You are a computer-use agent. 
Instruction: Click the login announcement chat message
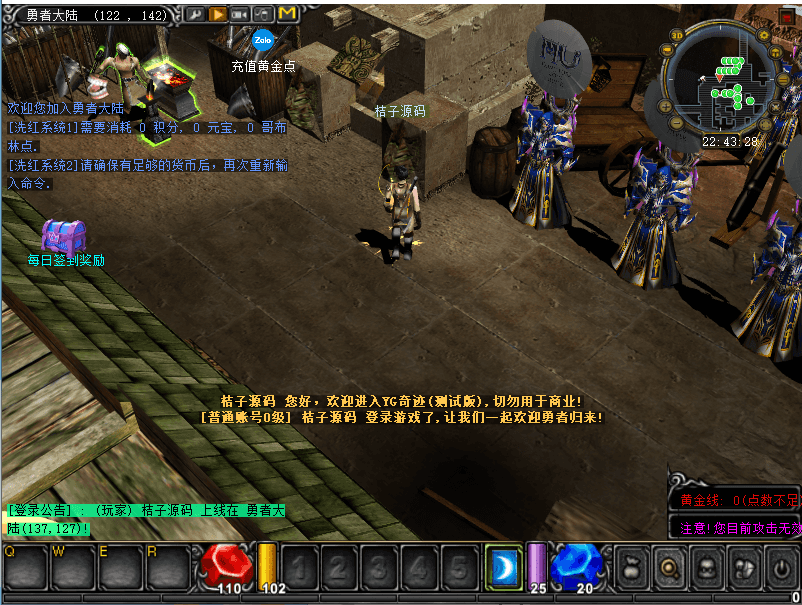[x=145, y=519]
